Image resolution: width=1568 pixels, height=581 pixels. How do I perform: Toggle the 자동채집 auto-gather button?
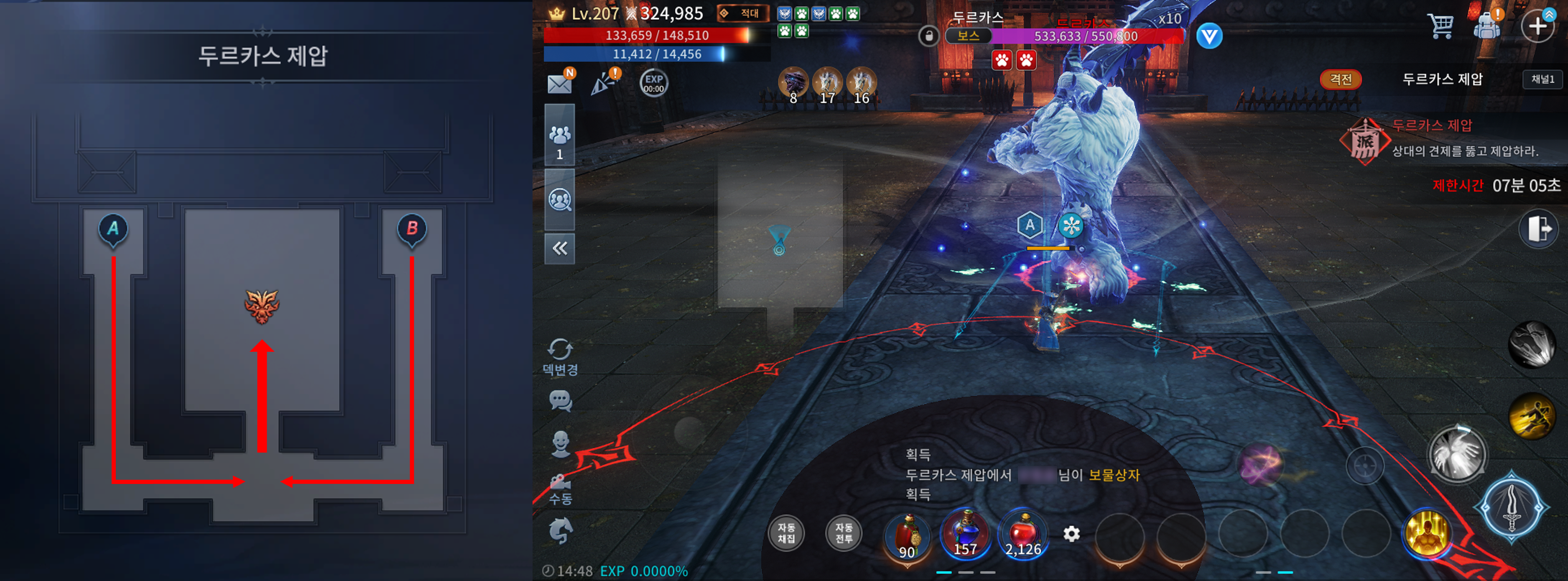click(x=786, y=533)
